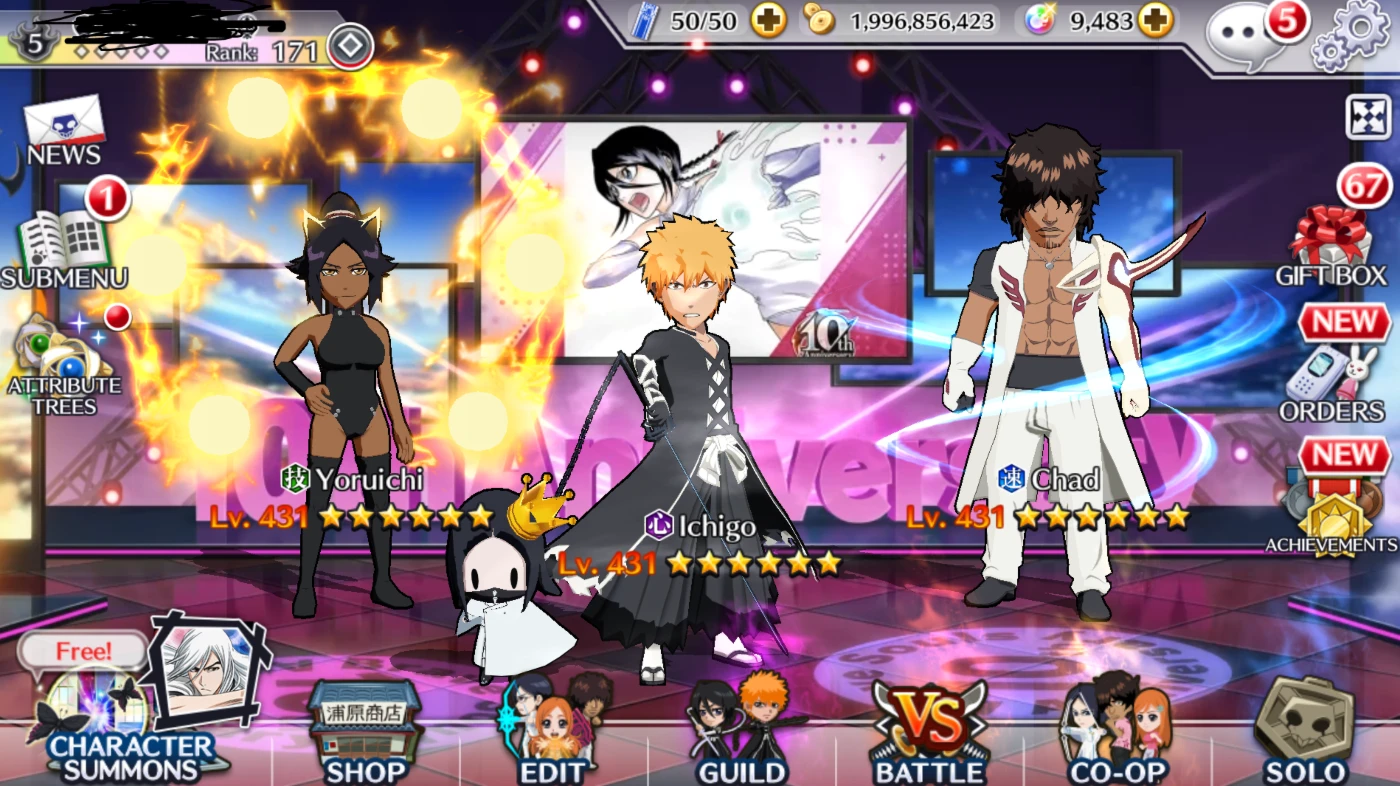Screen dimensions: 1400x786
Task: Buy spirit orbs with the plus button
Action: click(x=1155, y=20)
